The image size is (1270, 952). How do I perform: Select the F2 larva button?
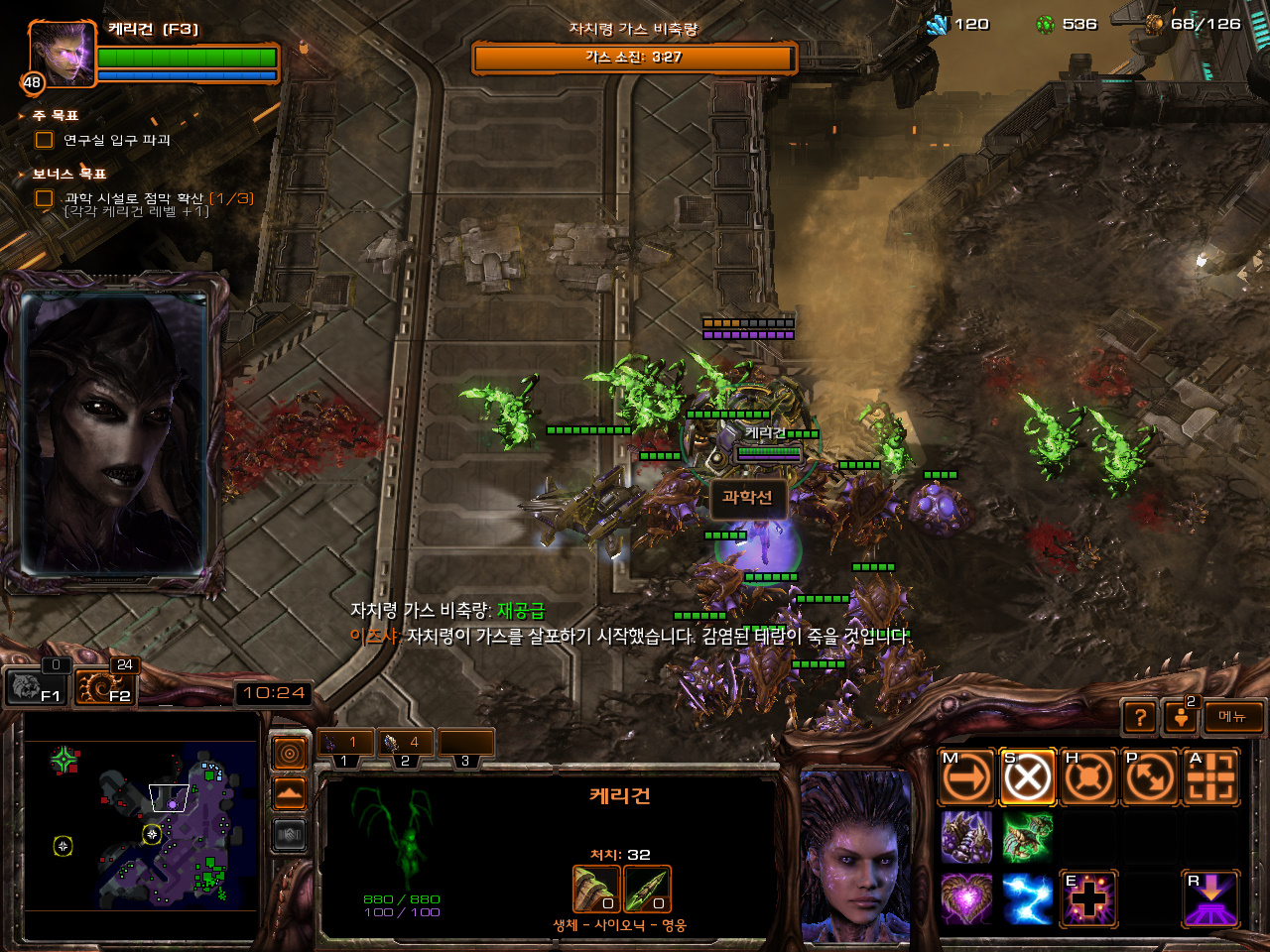click(106, 686)
